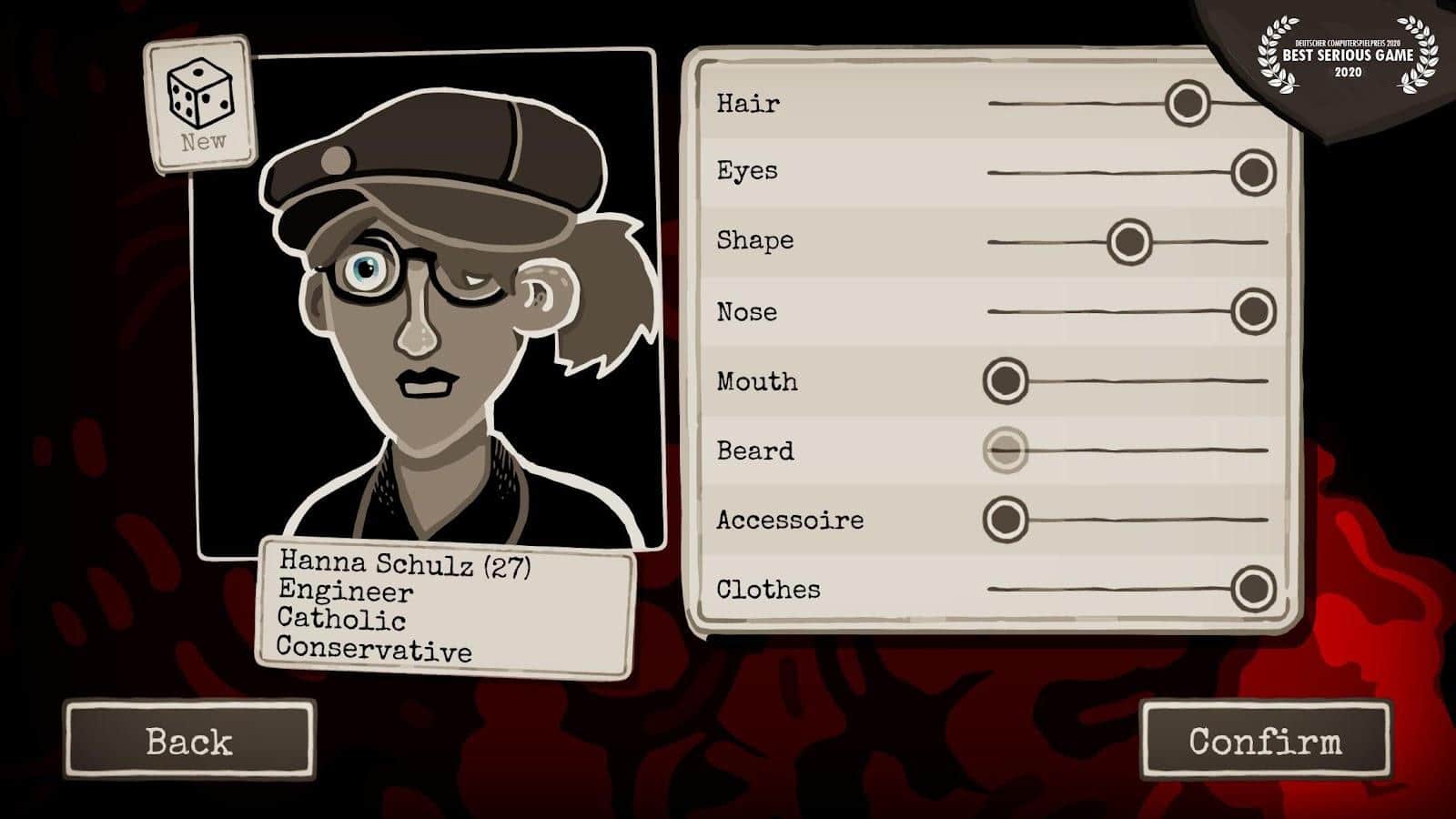Click the Hanna Schulz info card
This screenshot has width=1456, height=819.
click(x=446, y=605)
